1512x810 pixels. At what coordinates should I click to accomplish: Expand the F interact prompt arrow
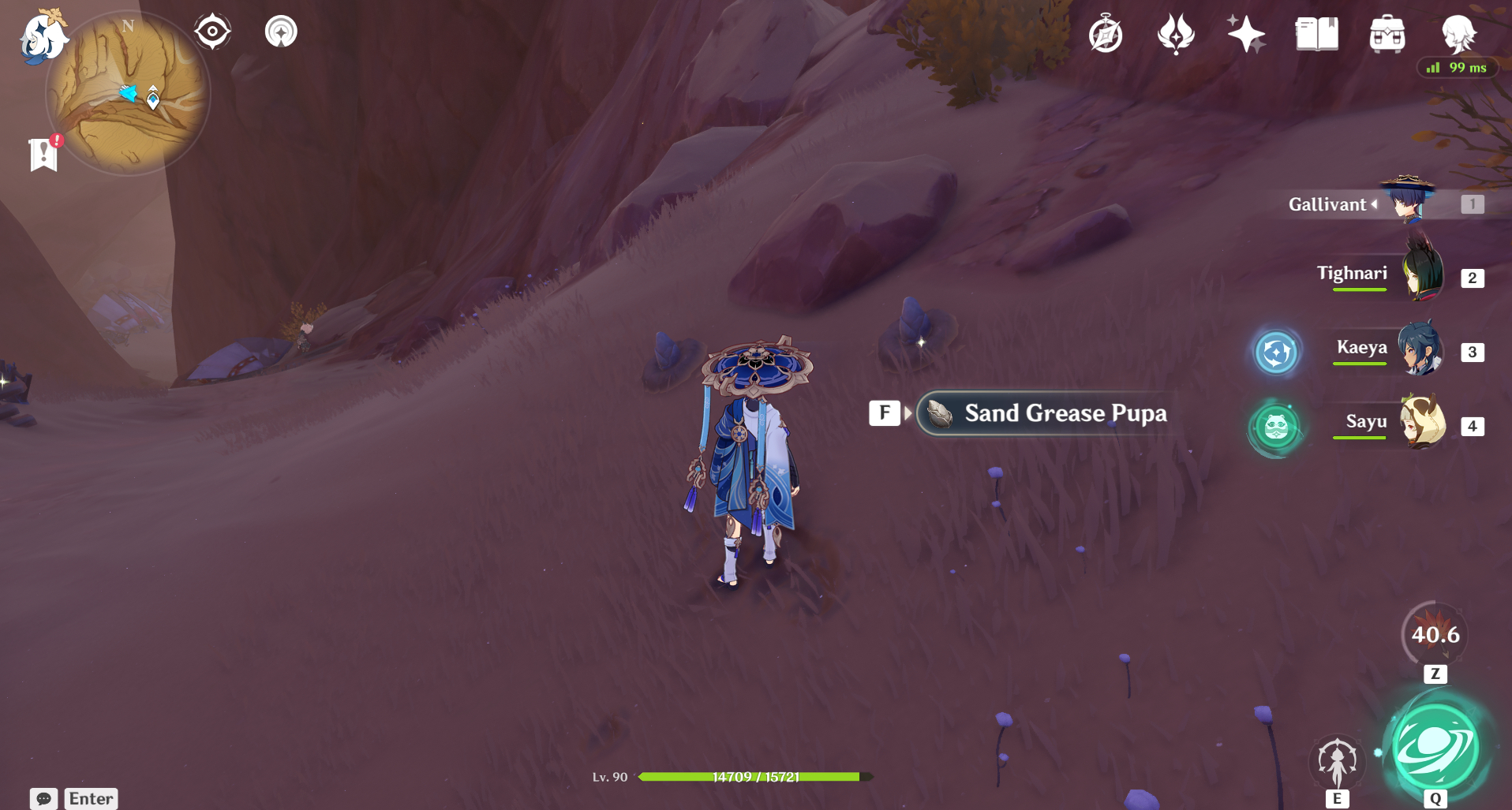(907, 412)
